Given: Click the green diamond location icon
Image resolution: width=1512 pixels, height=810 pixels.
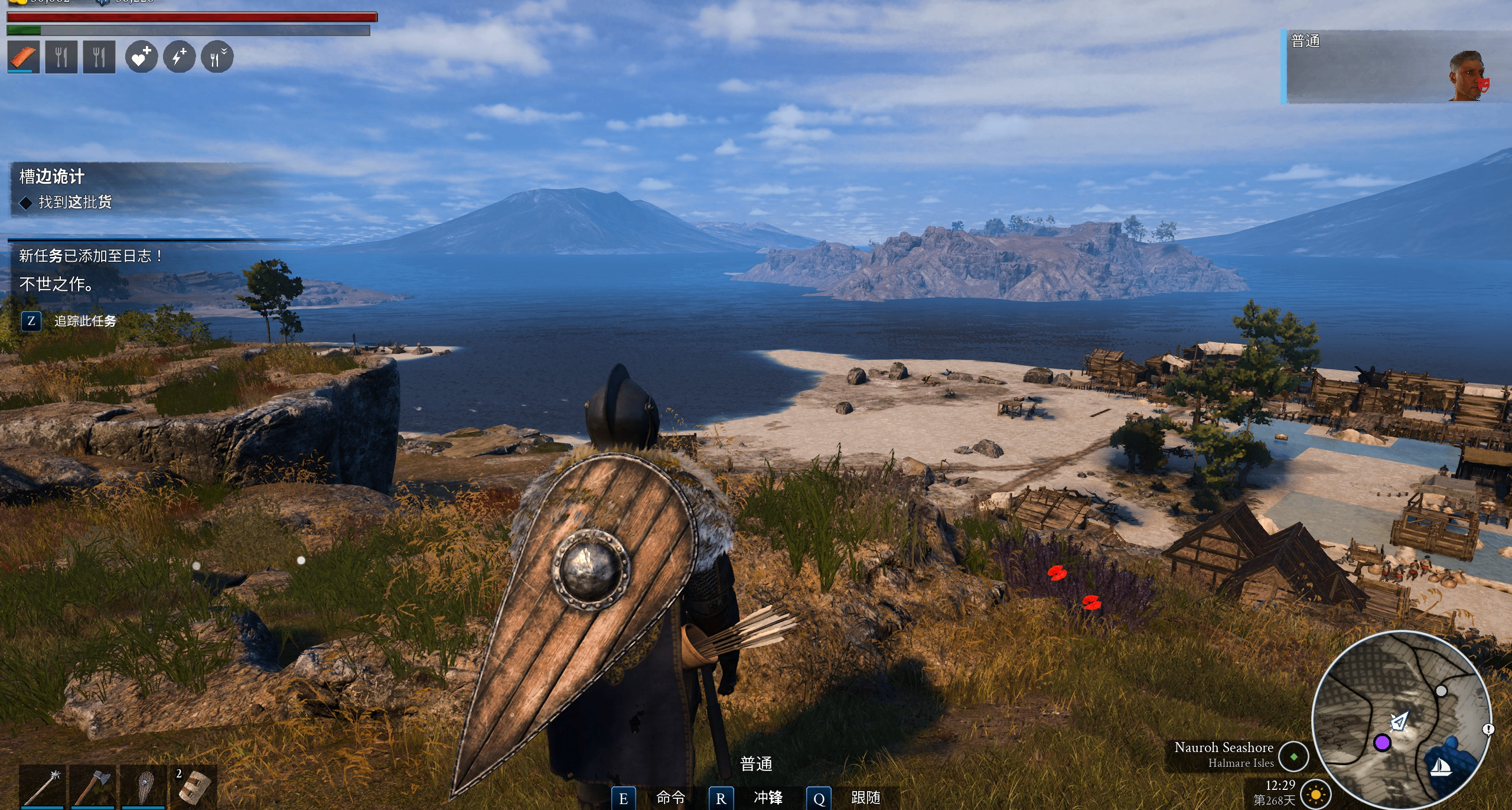Looking at the screenshot, I should coord(1293,756).
